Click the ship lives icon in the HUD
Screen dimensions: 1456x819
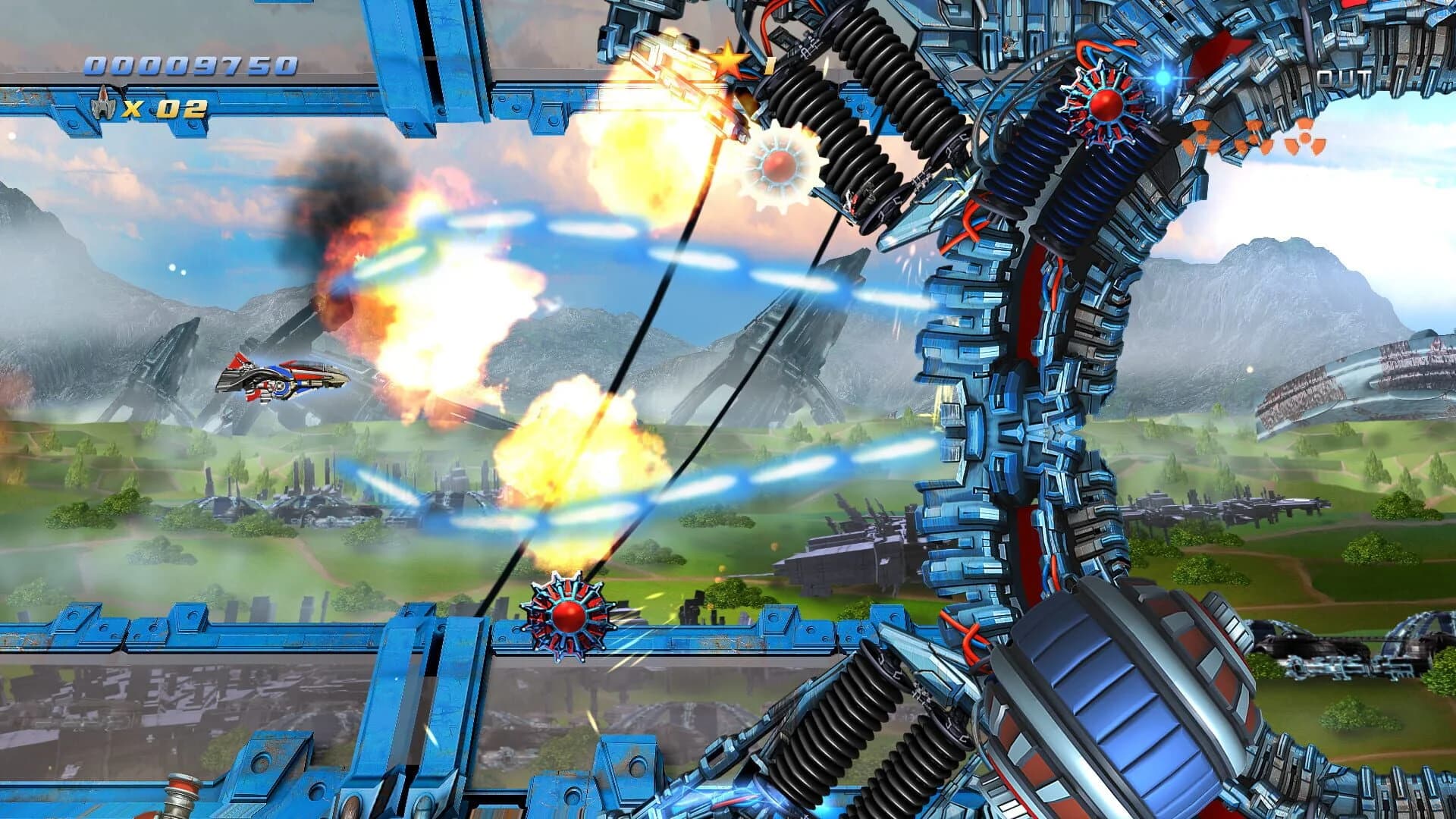click(x=104, y=106)
